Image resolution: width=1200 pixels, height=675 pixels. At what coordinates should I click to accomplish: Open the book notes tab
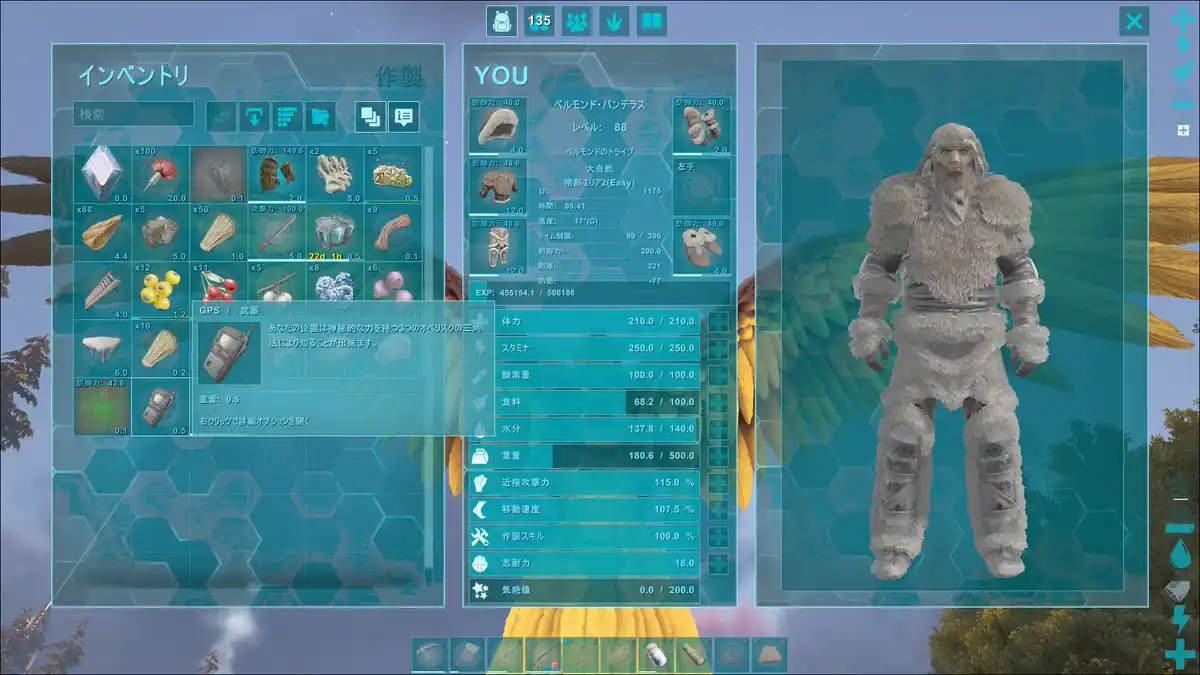652,21
